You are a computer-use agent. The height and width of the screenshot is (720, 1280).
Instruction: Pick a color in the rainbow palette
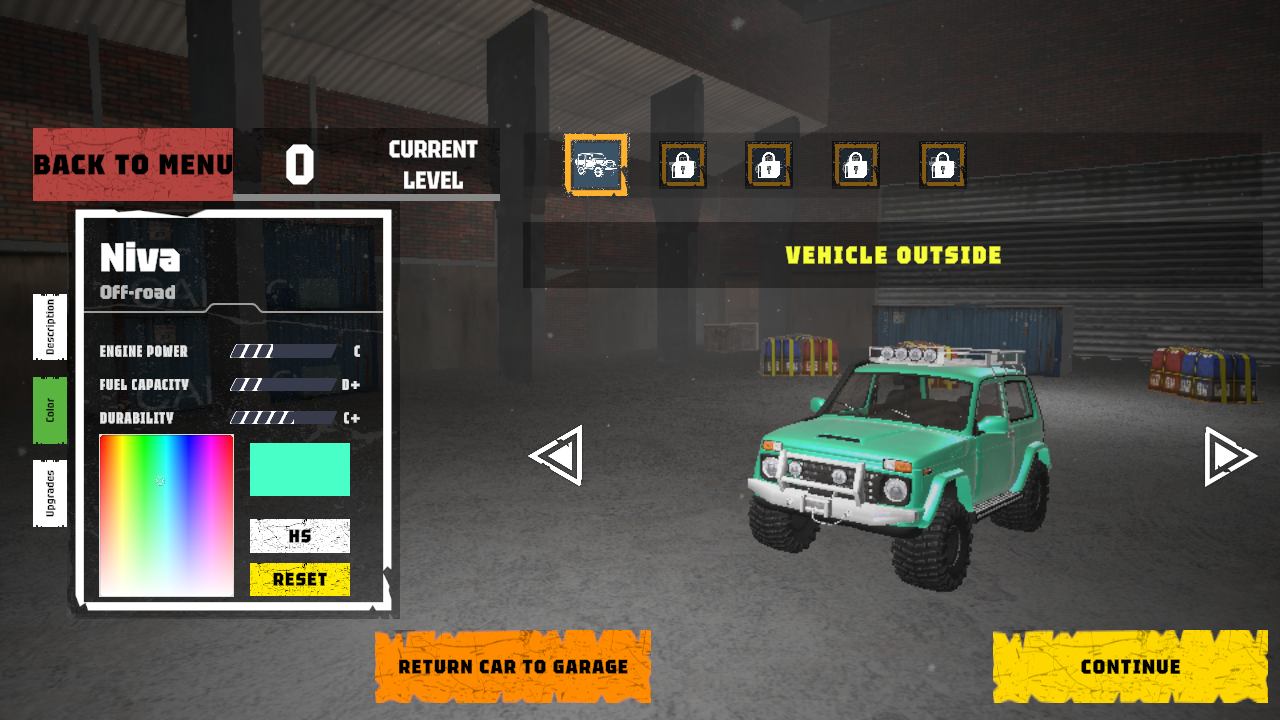click(166, 515)
